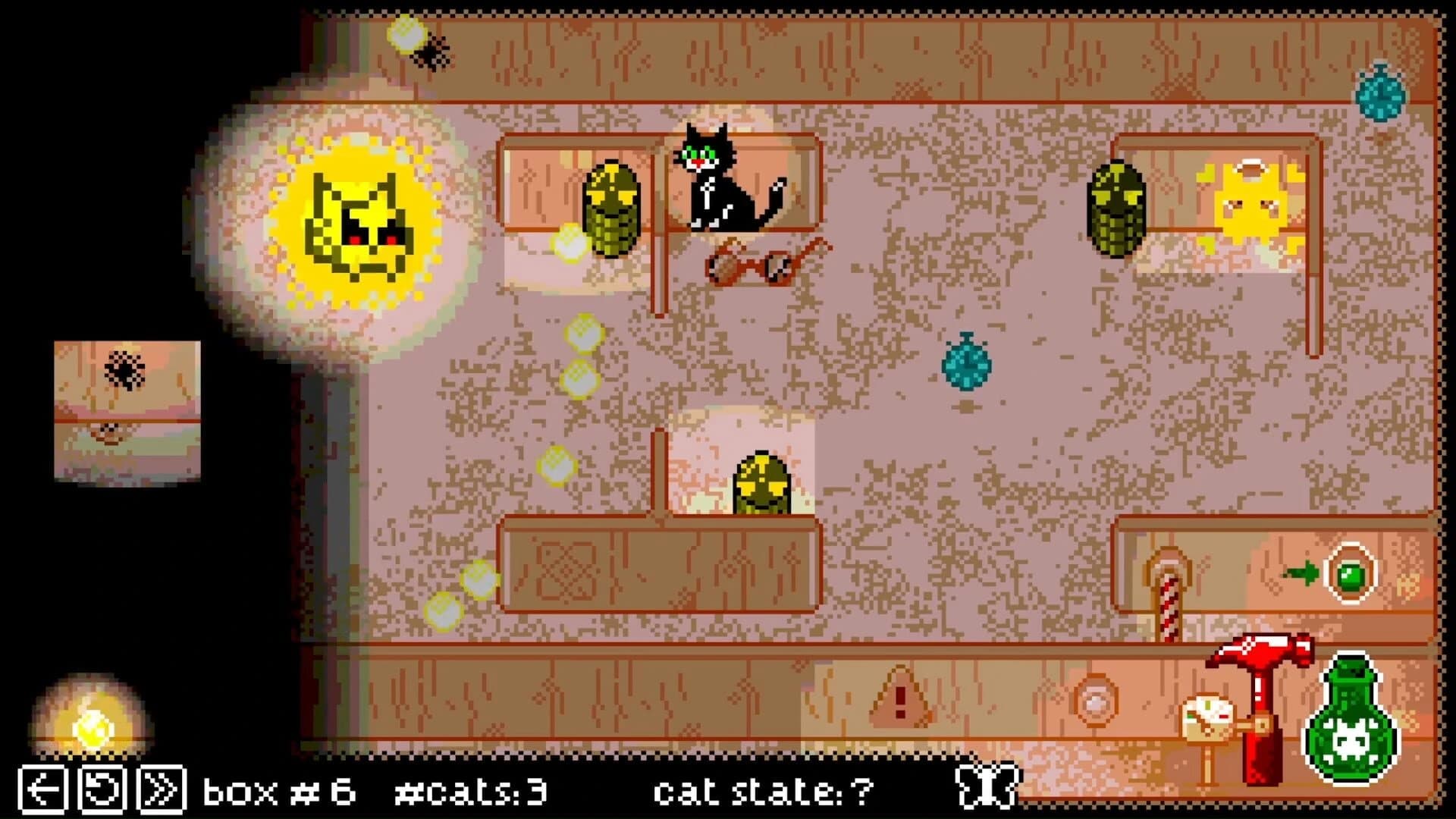The height and width of the screenshot is (819, 1456).
Task: Click the glowing yellow cat face
Action: (x=356, y=224)
